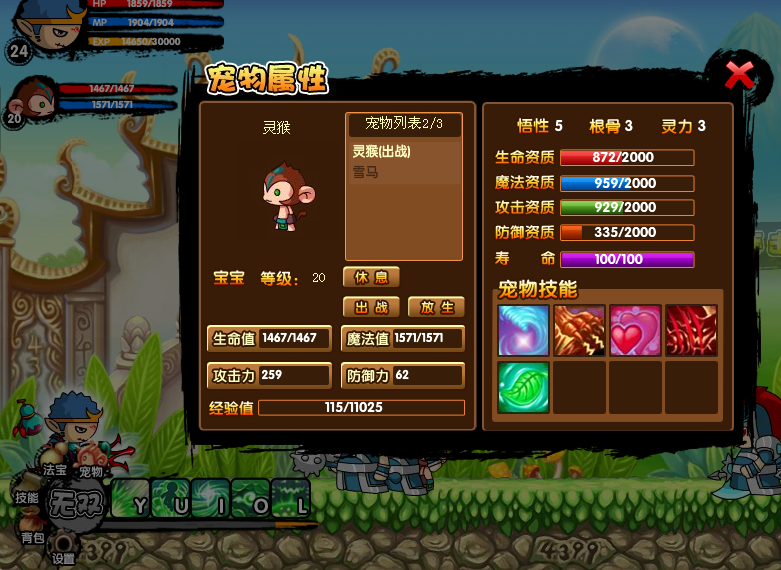Release the pet with 放生 button
The width and height of the screenshot is (781, 570).
point(436,307)
